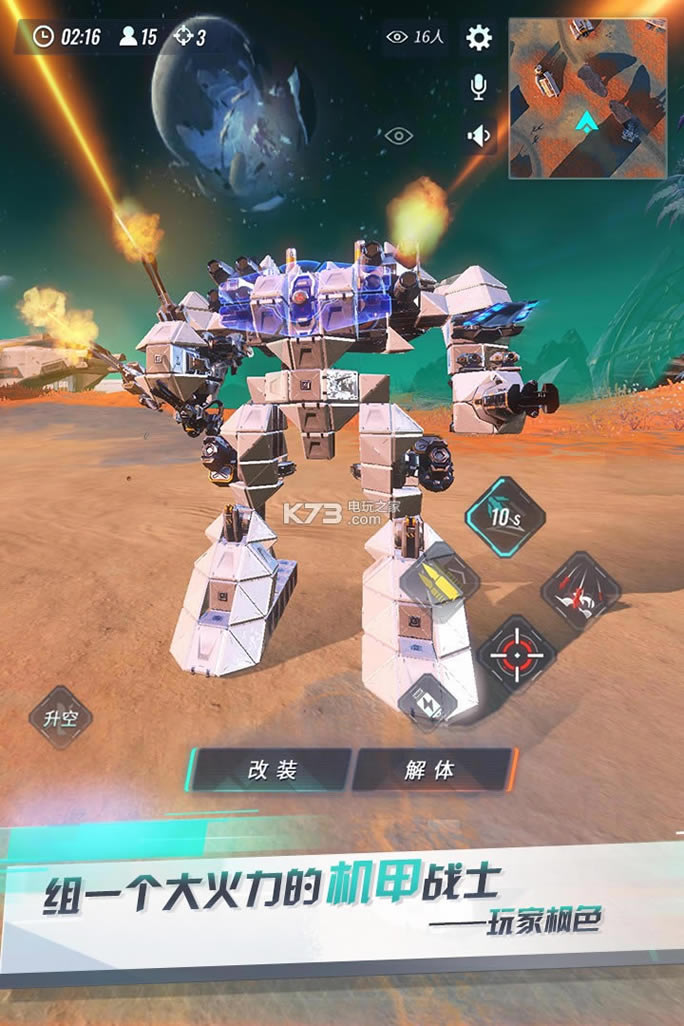Activate the 升空 takeoff button

point(60,717)
